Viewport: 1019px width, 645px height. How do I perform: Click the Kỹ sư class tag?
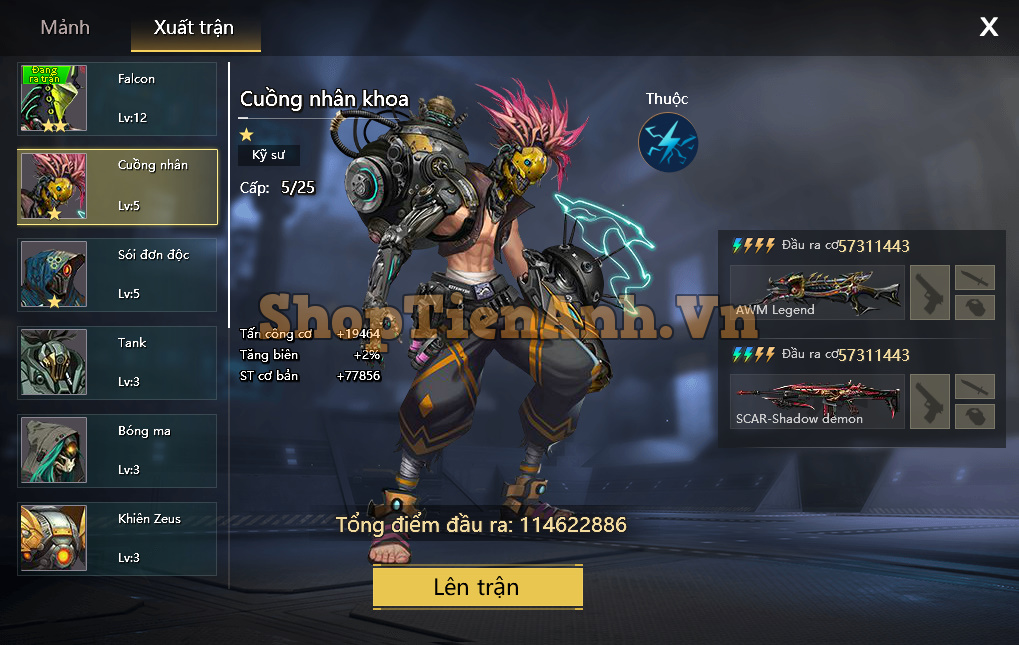(268, 155)
